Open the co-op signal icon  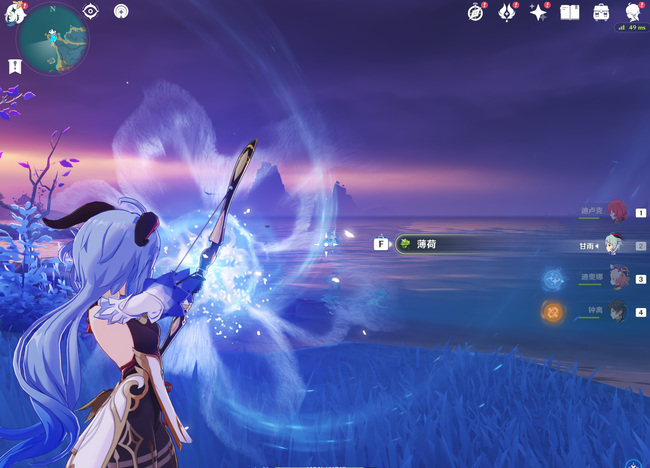[x=121, y=12]
